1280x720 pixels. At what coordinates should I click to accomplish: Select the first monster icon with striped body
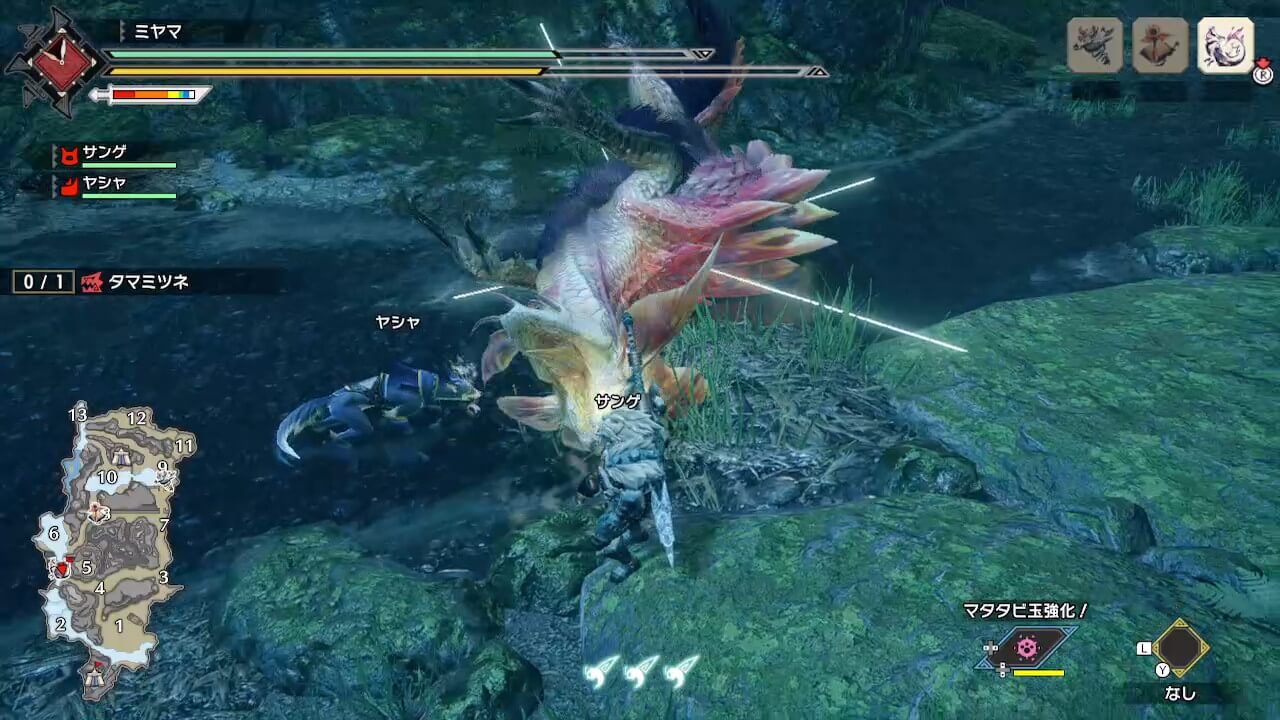tap(1094, 45)
